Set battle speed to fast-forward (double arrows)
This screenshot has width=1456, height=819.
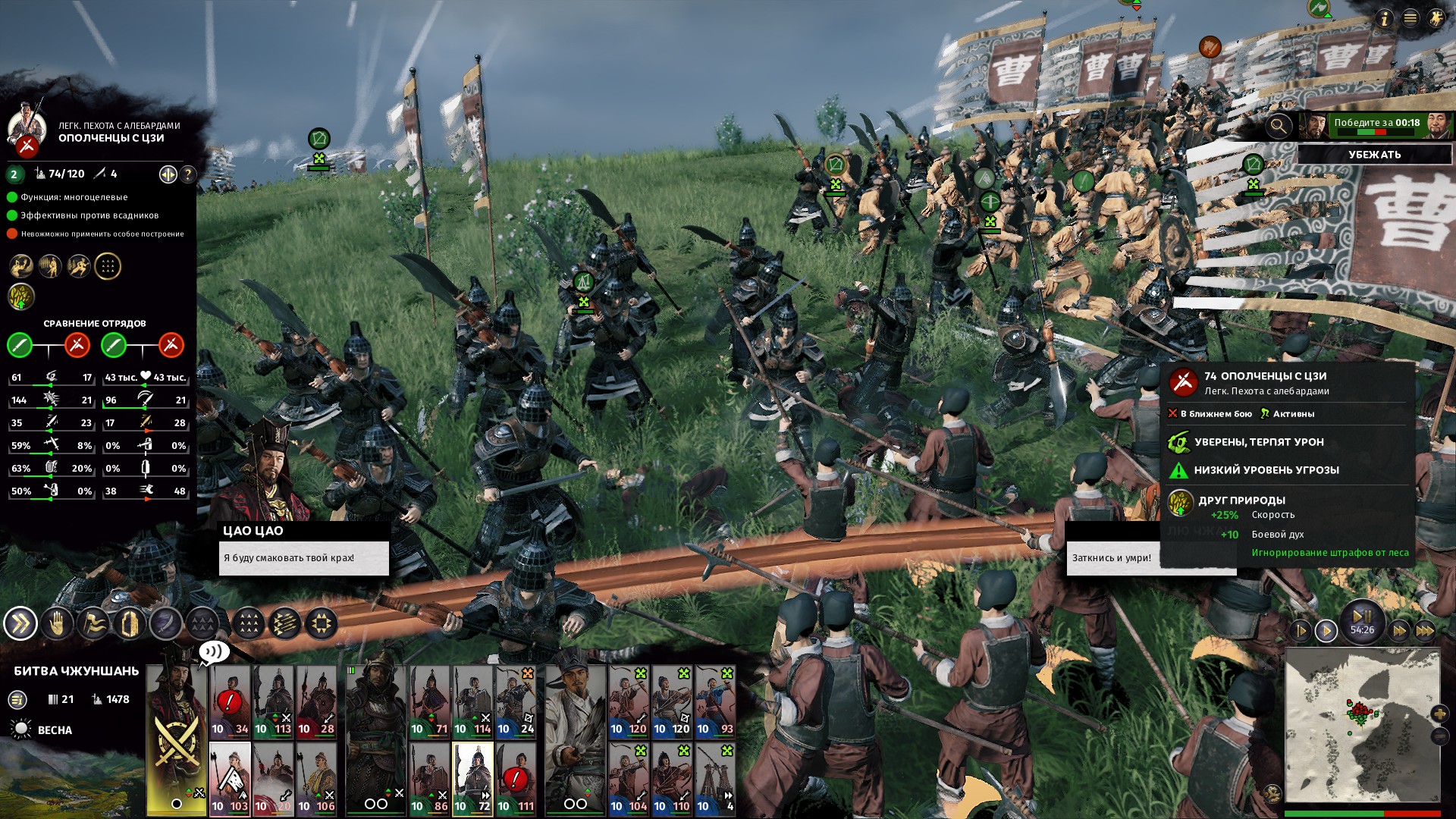pyautogui.click(x=1399, y=630)
